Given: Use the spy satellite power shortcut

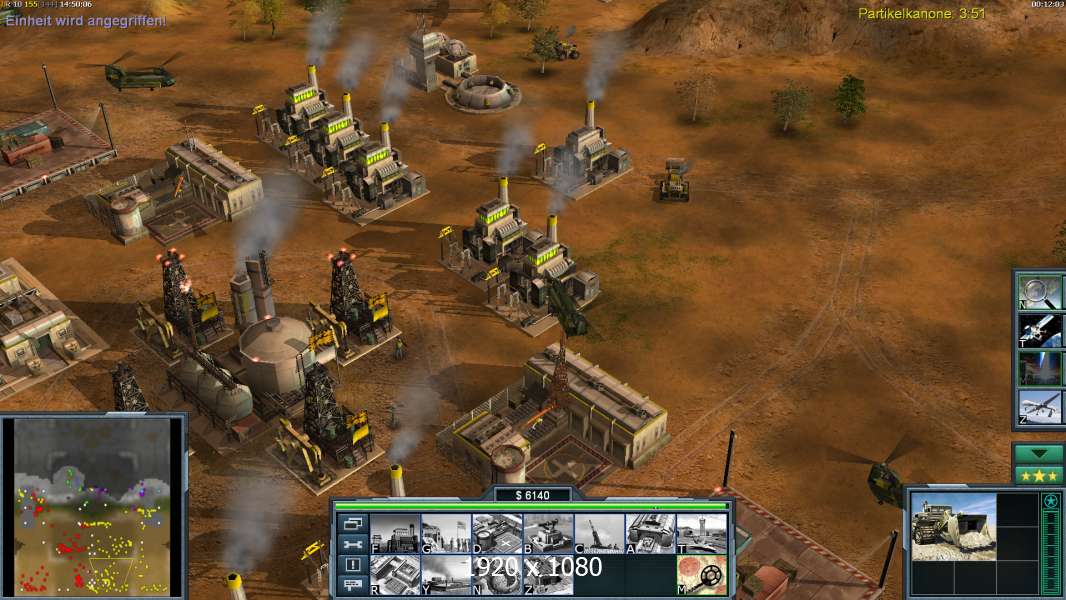Looking at the screenshot, I should pos(1041,329).
